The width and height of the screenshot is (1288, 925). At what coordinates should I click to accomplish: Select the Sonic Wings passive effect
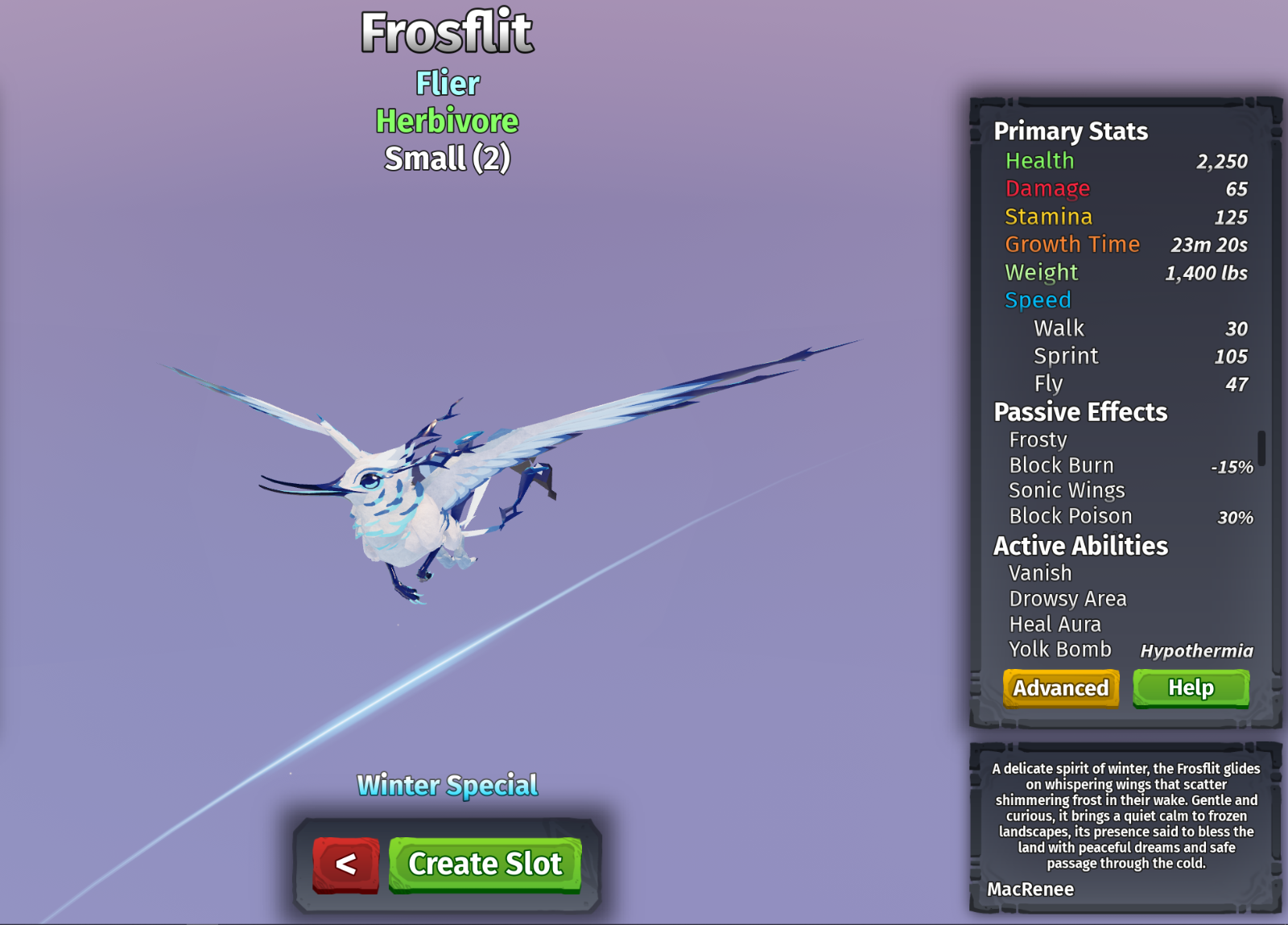click(1067, 490)
